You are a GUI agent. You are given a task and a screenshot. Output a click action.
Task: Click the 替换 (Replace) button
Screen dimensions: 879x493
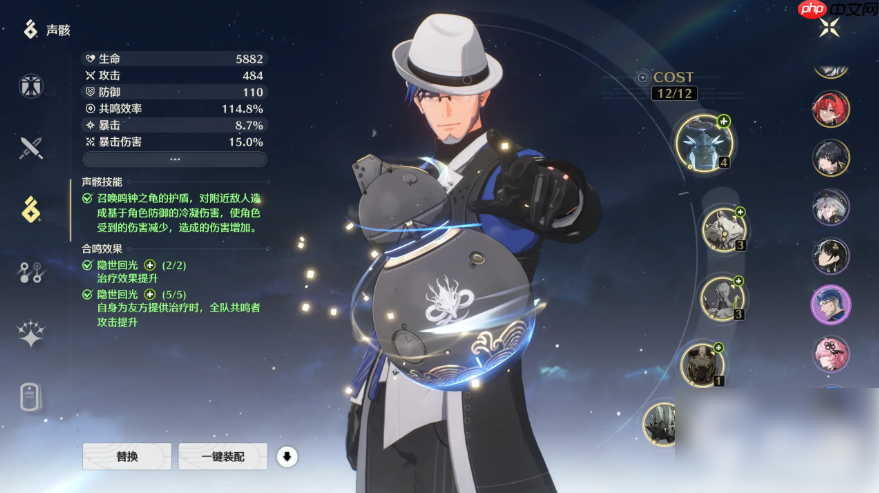127,456
